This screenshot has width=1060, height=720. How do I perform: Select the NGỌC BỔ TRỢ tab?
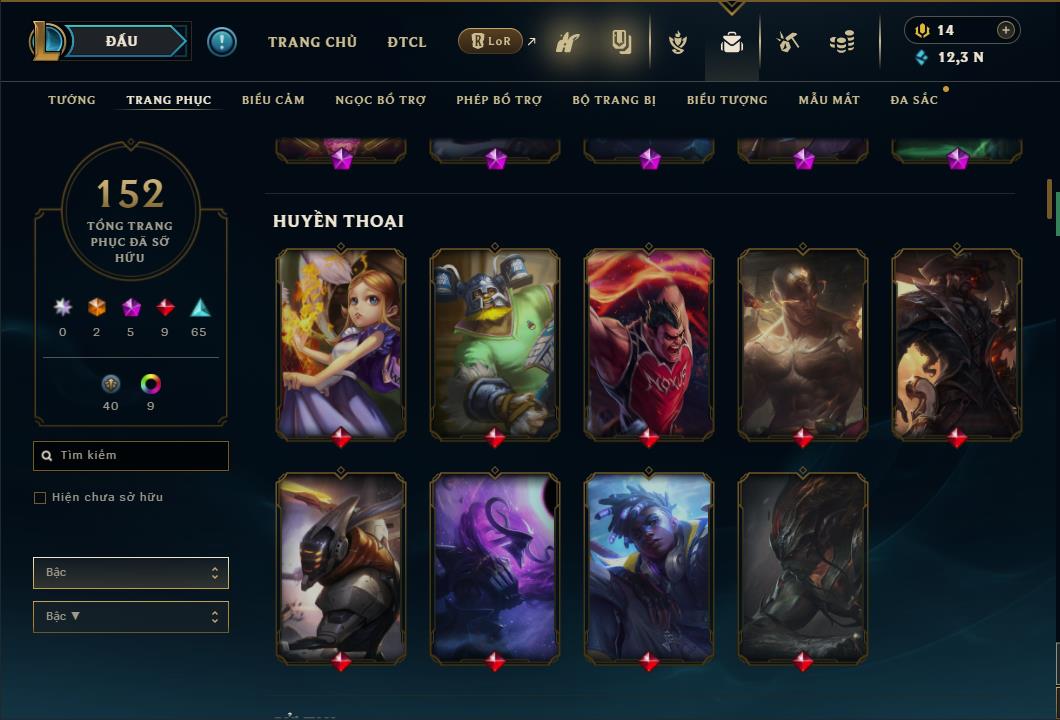click(380, 100)
